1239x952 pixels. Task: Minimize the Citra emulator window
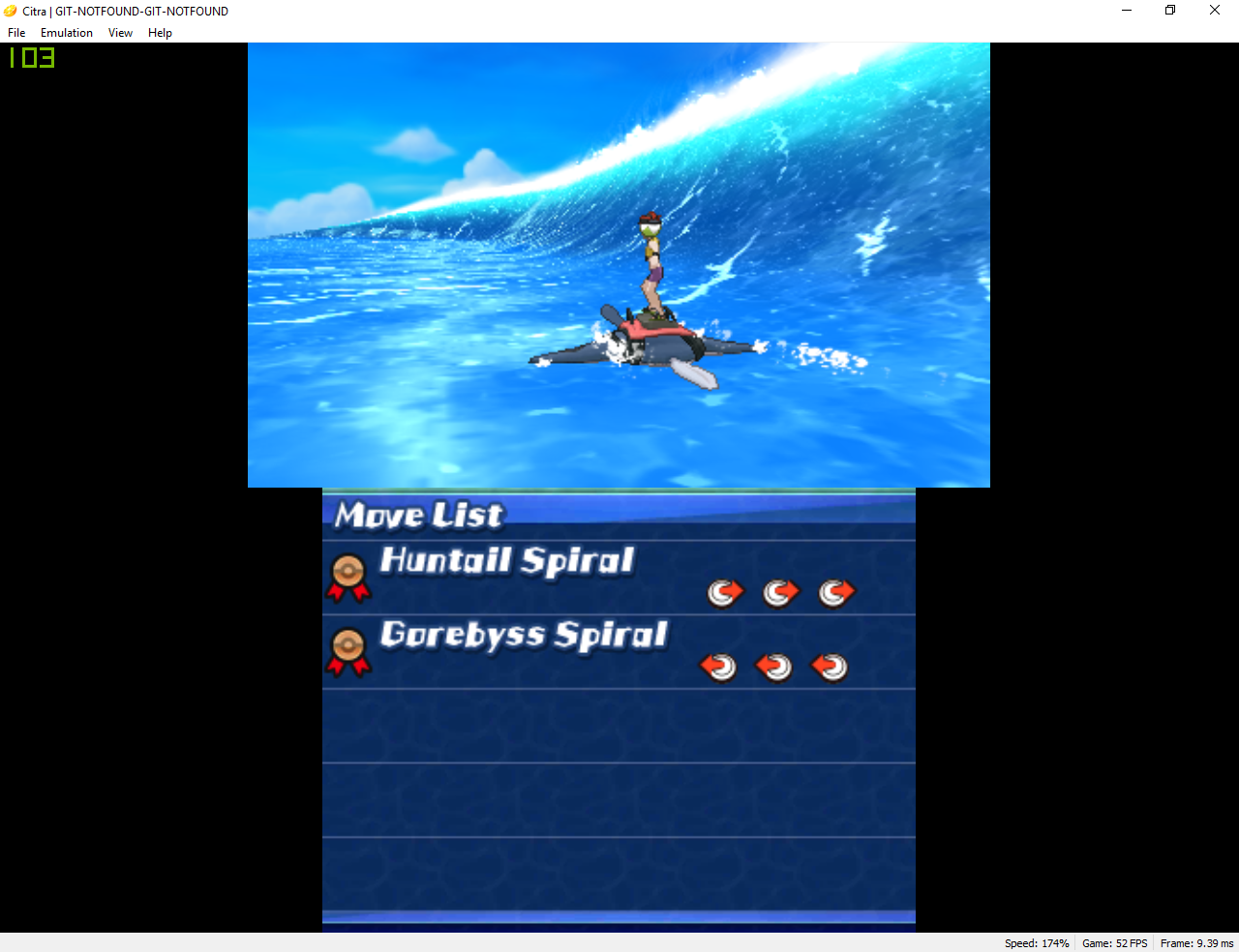click(x=1127, y=11)
